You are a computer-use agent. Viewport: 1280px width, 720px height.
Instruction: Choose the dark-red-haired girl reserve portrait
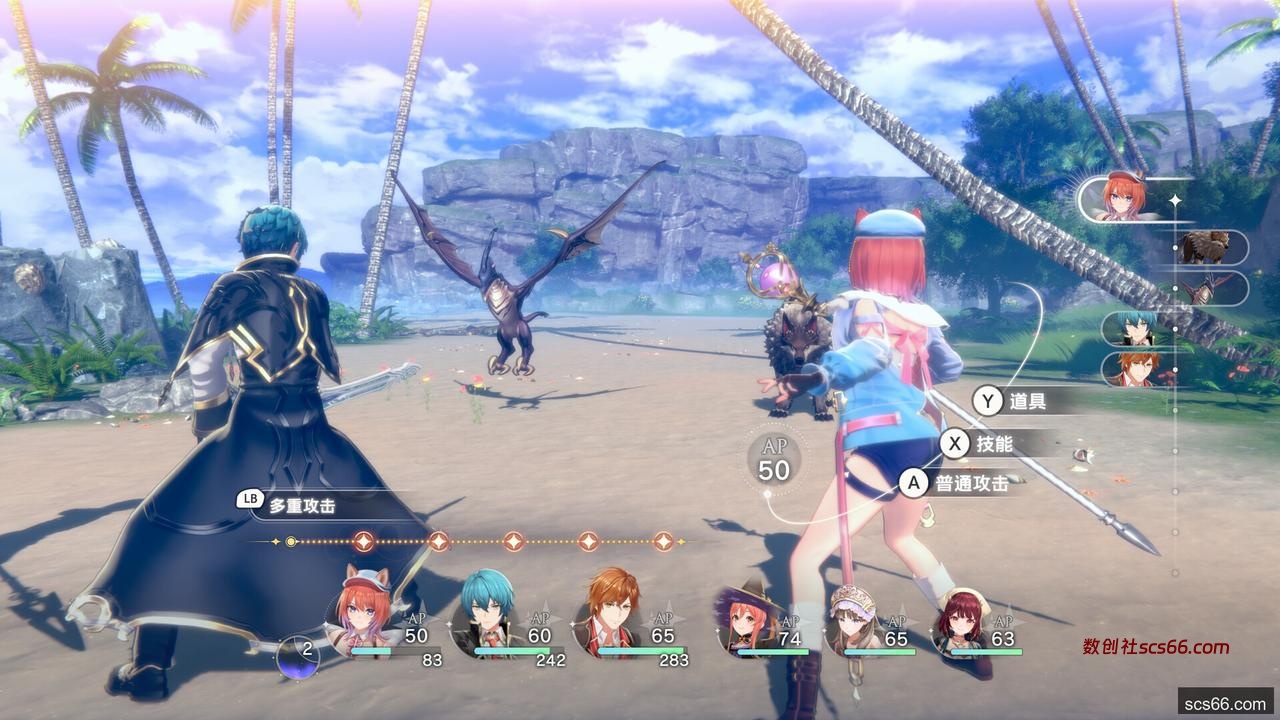point(961,622)
